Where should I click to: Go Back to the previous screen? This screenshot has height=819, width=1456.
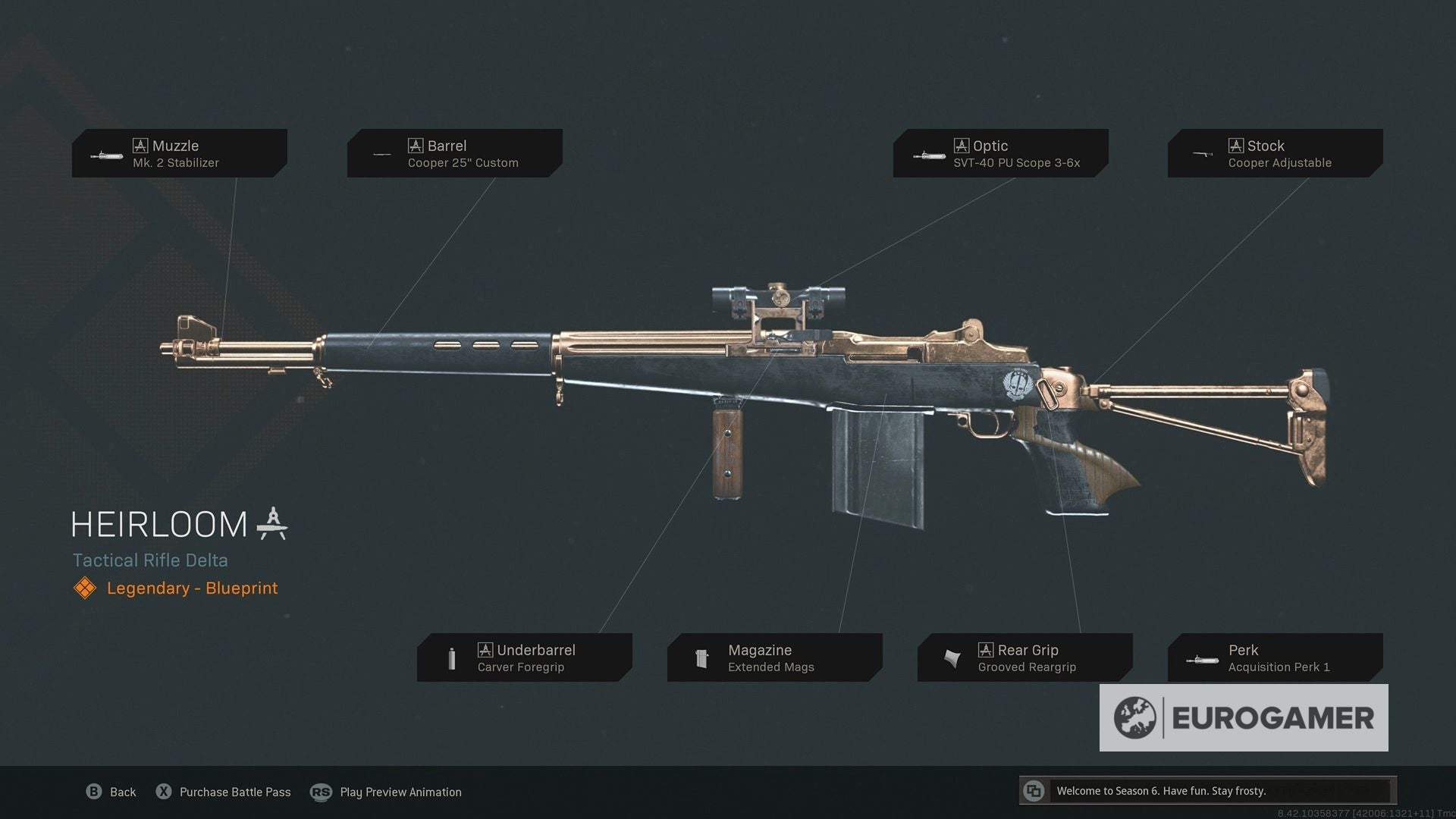click(x=111, y=792)
